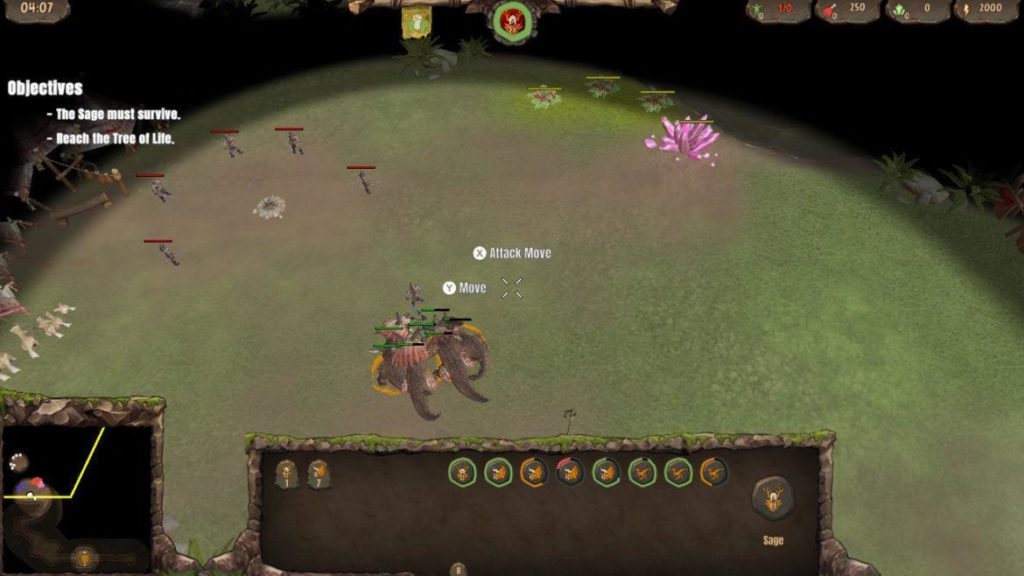This screenshot has height=576, width=1024.
Task: Open the yellow banner icon at top
Action: coord(416,22)
